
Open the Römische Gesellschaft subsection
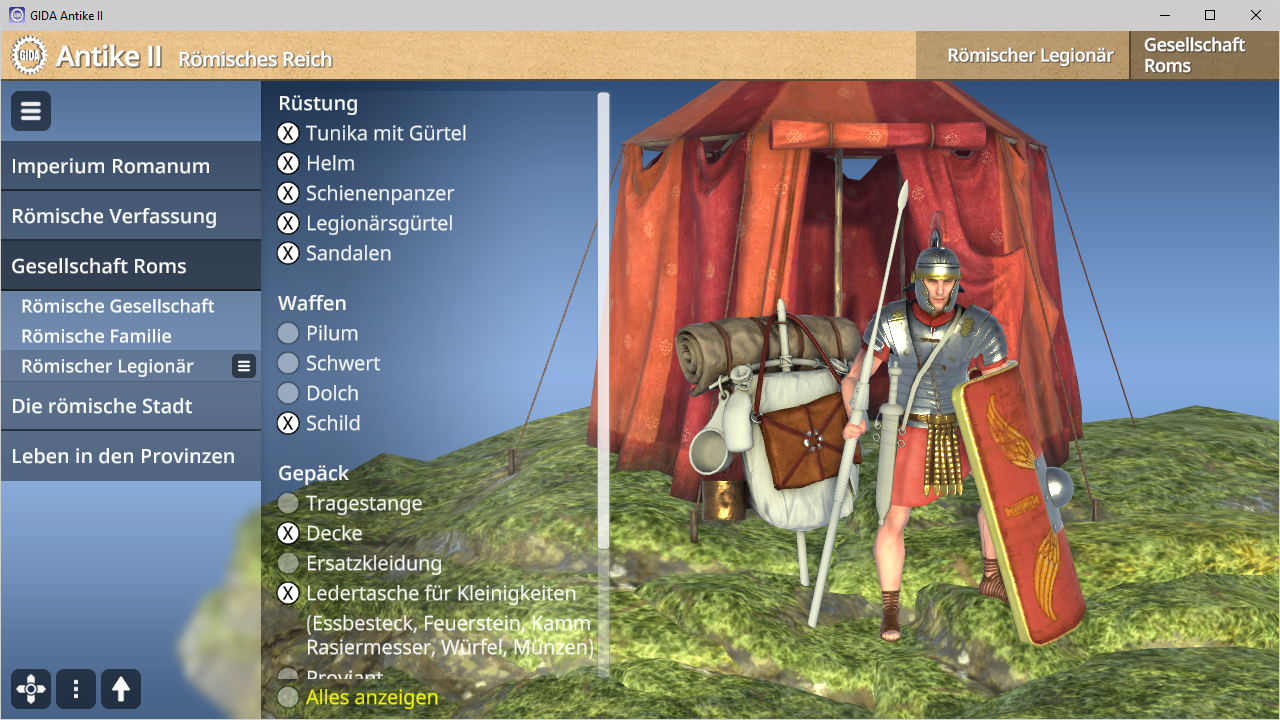click(x=118, y=306)
